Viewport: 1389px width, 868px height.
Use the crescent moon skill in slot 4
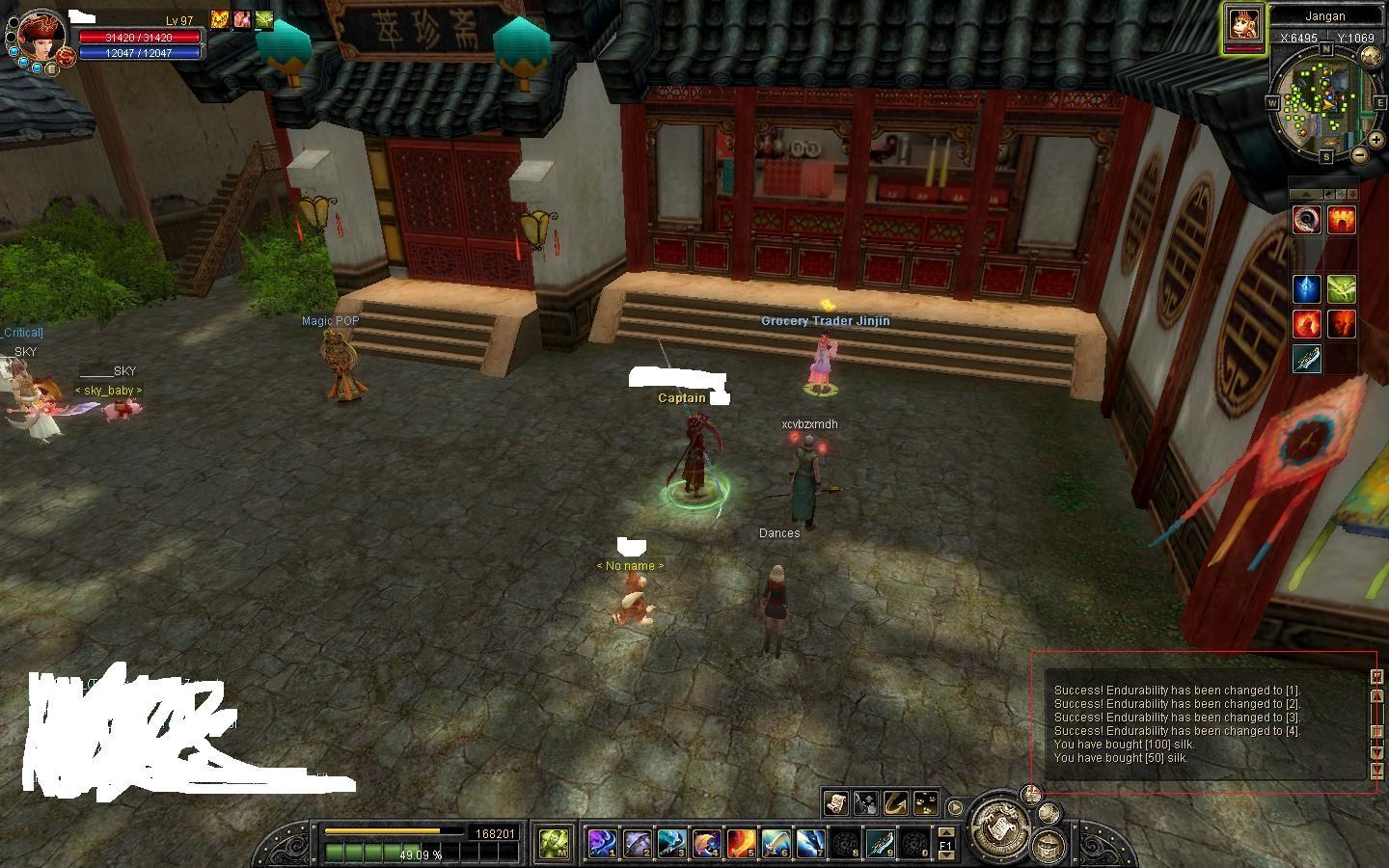705,843
